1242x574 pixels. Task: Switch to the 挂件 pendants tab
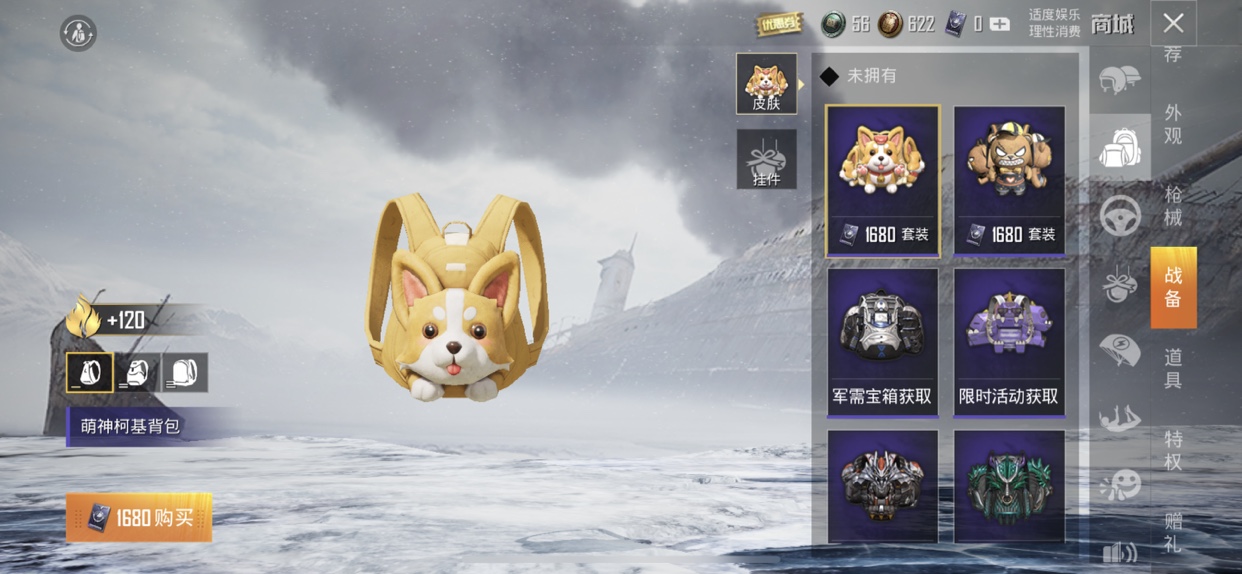(766, 159)
